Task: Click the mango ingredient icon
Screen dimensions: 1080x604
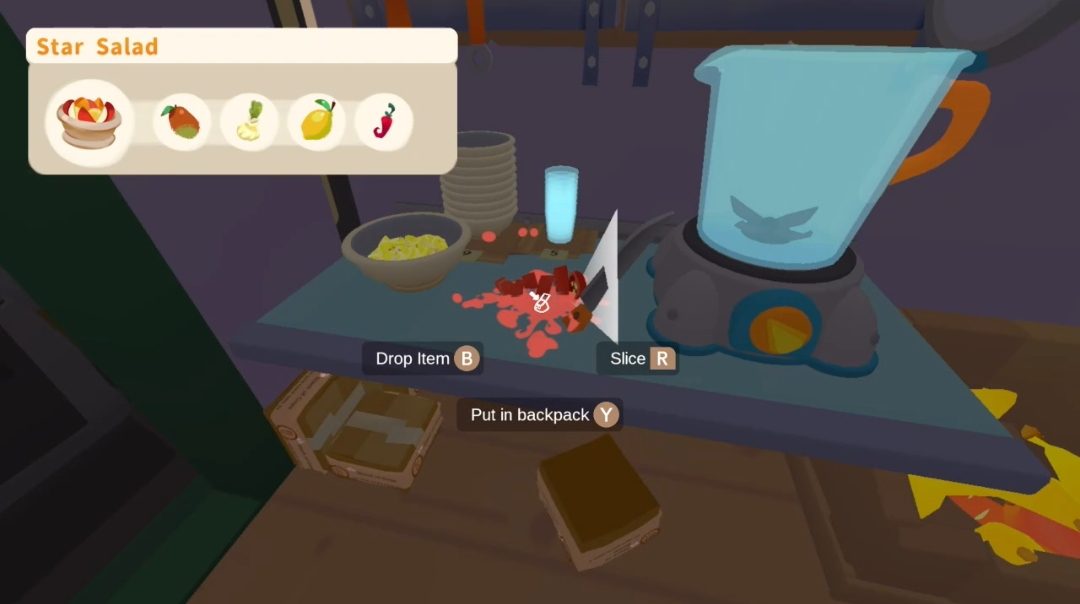Action: [x=182, y=122]
